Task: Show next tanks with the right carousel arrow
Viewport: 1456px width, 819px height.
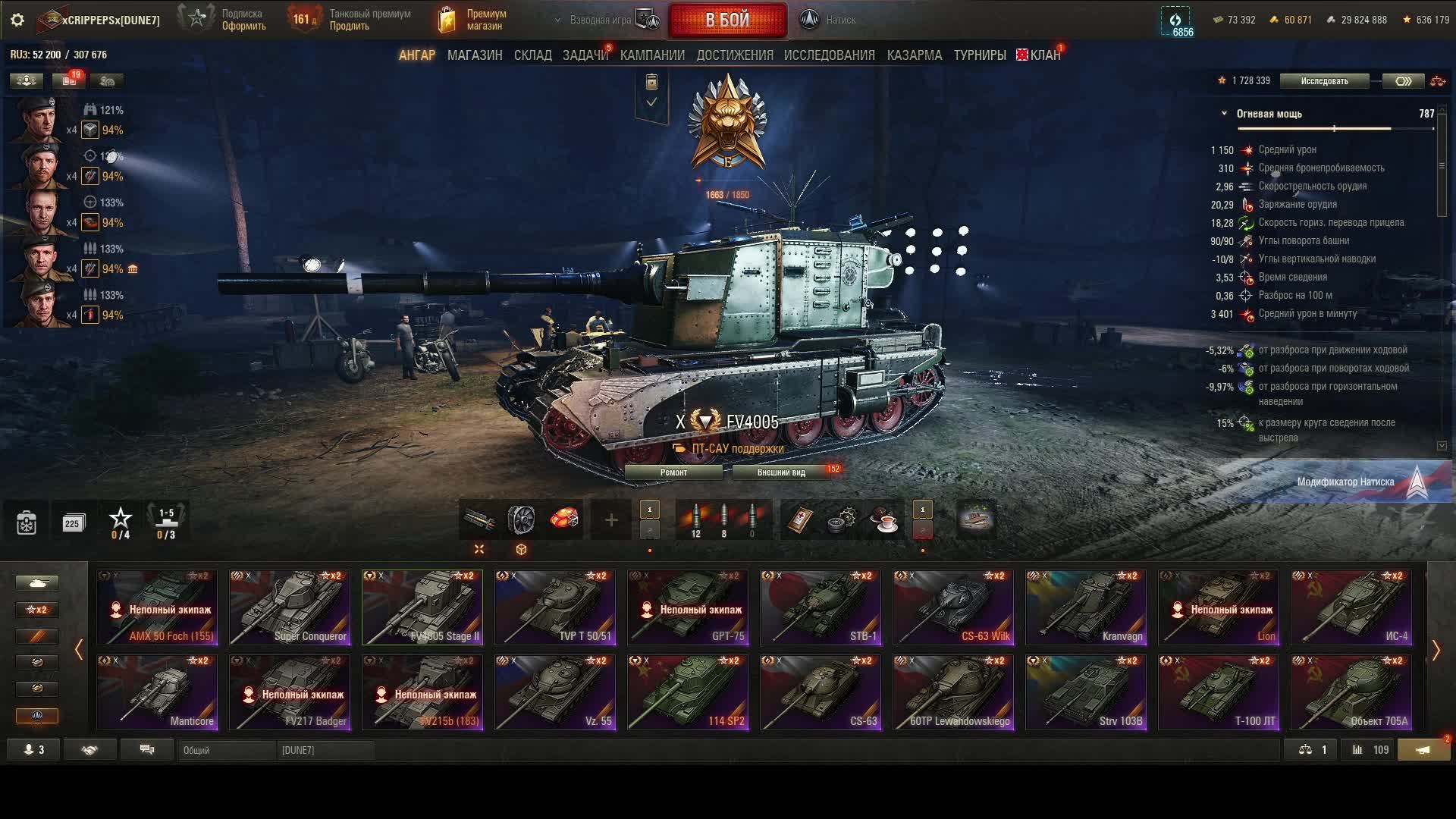Action: pos(1436,650)
